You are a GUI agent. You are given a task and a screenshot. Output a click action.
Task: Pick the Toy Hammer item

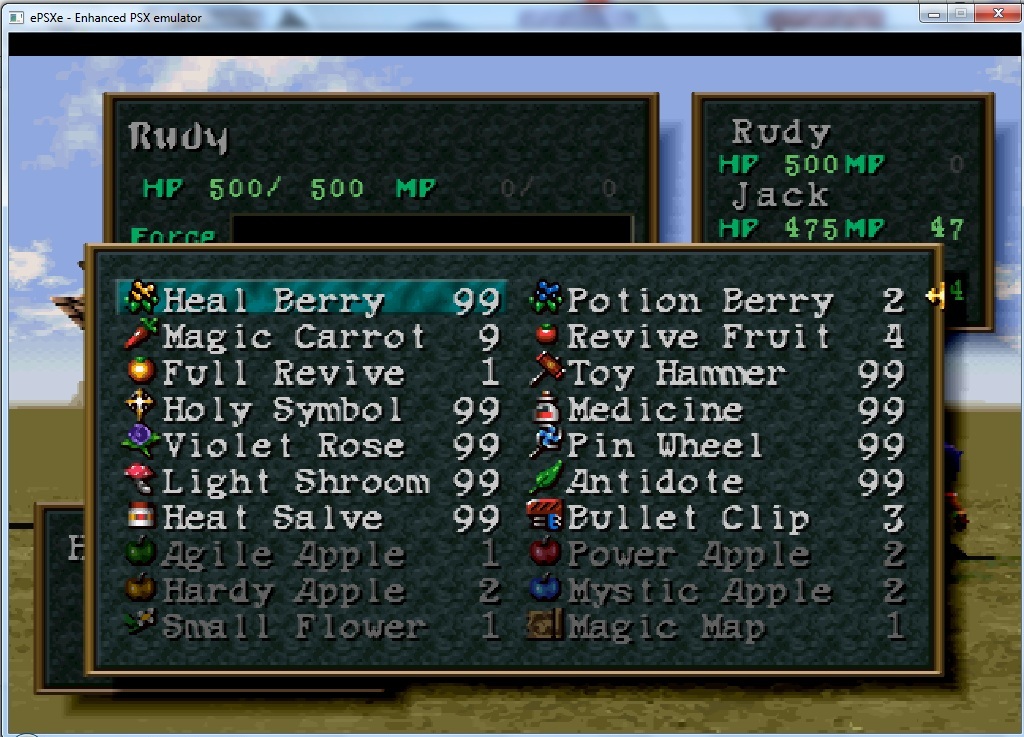676,374
